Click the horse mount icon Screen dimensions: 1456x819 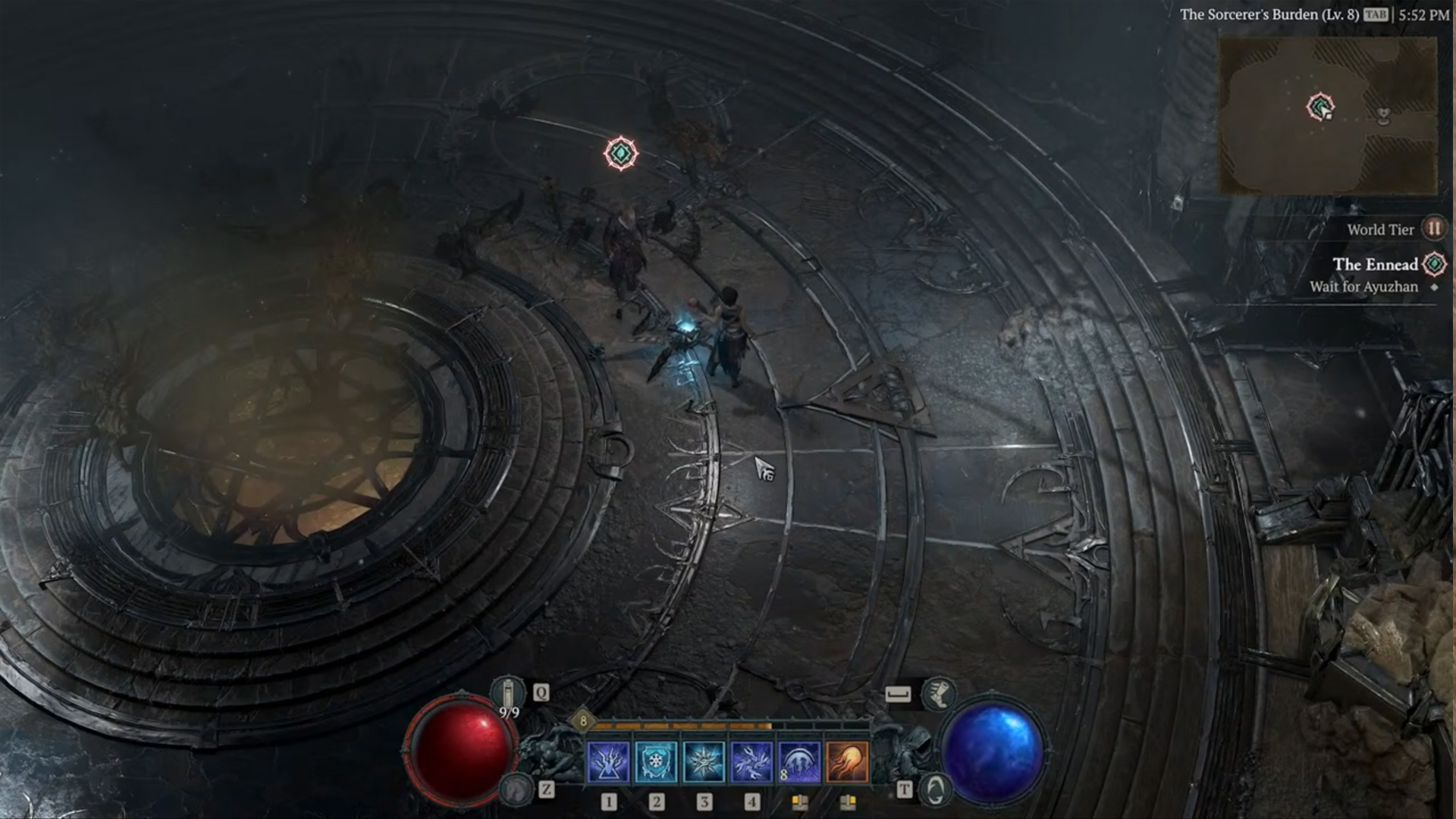[x=516, y=790]
